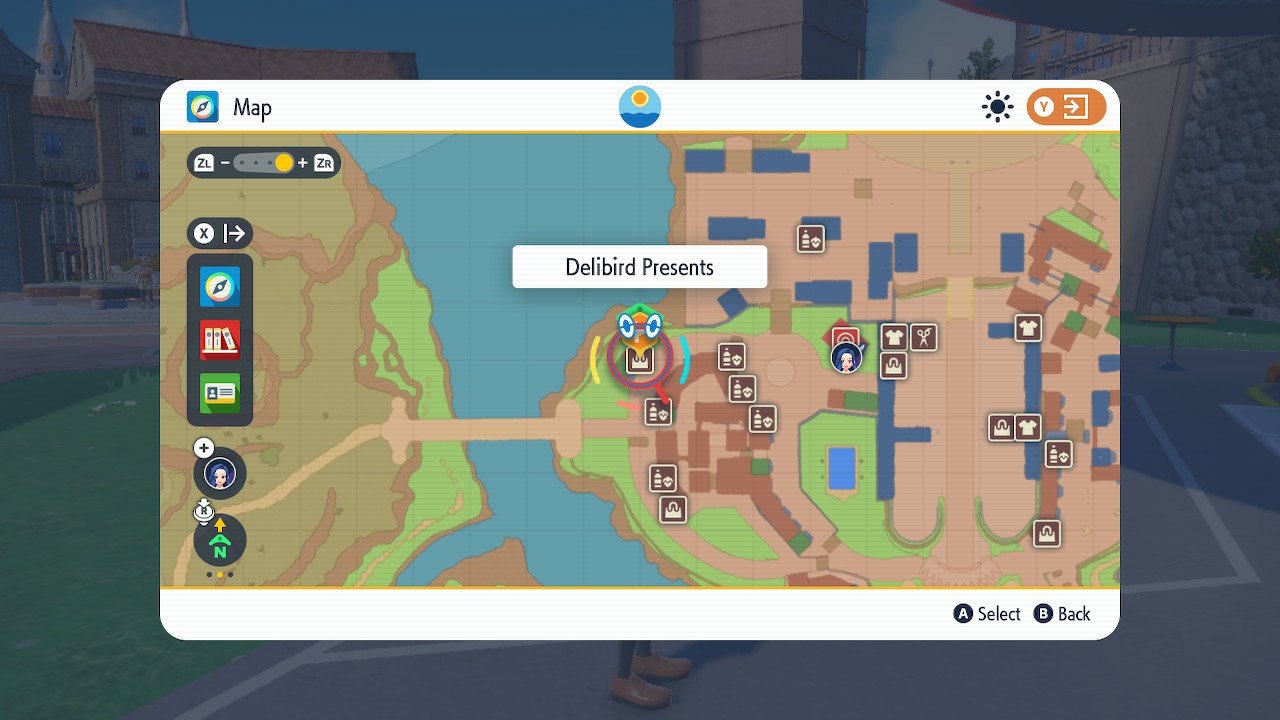Choose the red Pokémon Center map marker
This screenshot has width=1280, height=720.
[x=846, y=337]
